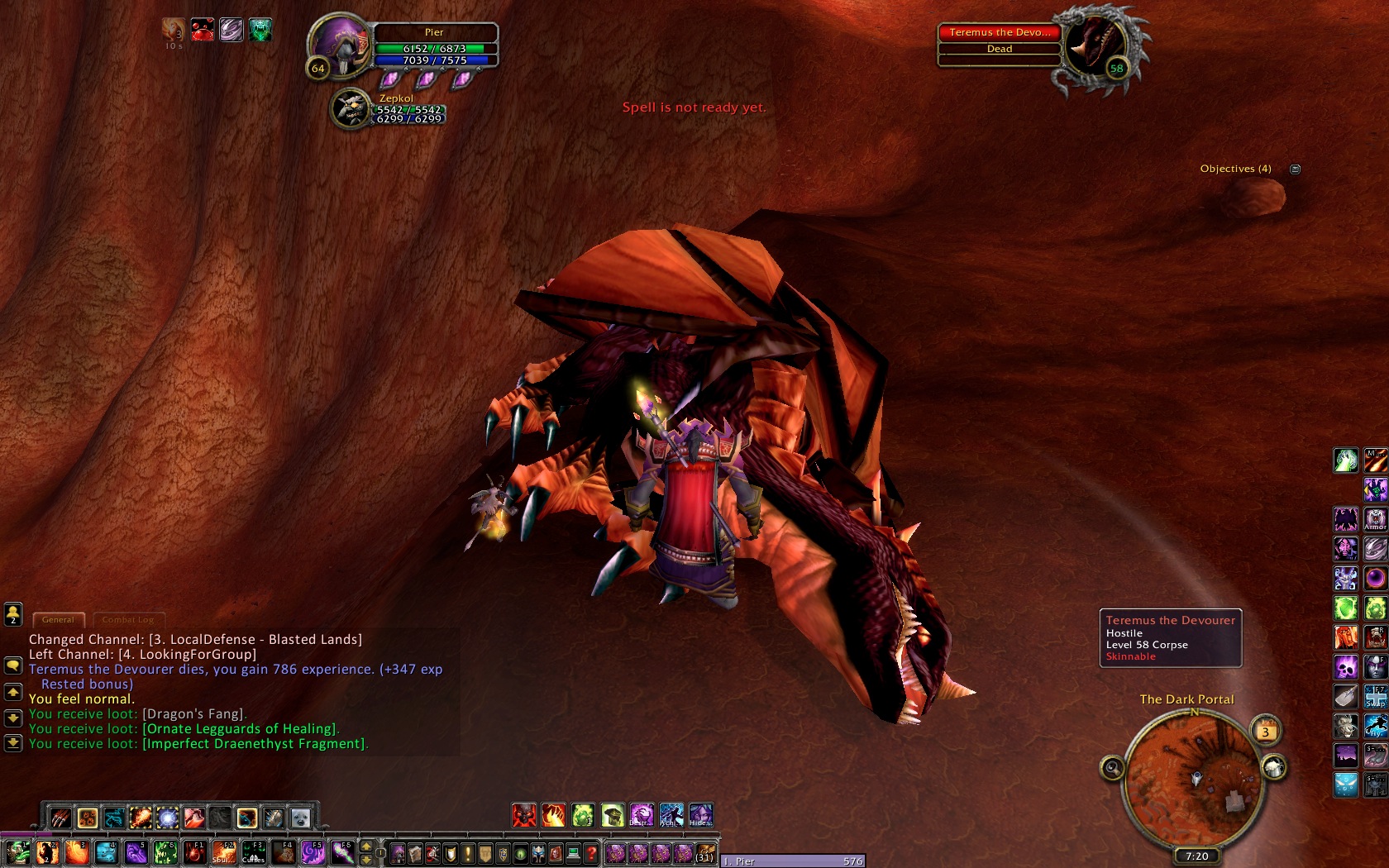Open the minimap tracking magnifier button
Screen dimensions: 1389x868
tap(1113, 769)
